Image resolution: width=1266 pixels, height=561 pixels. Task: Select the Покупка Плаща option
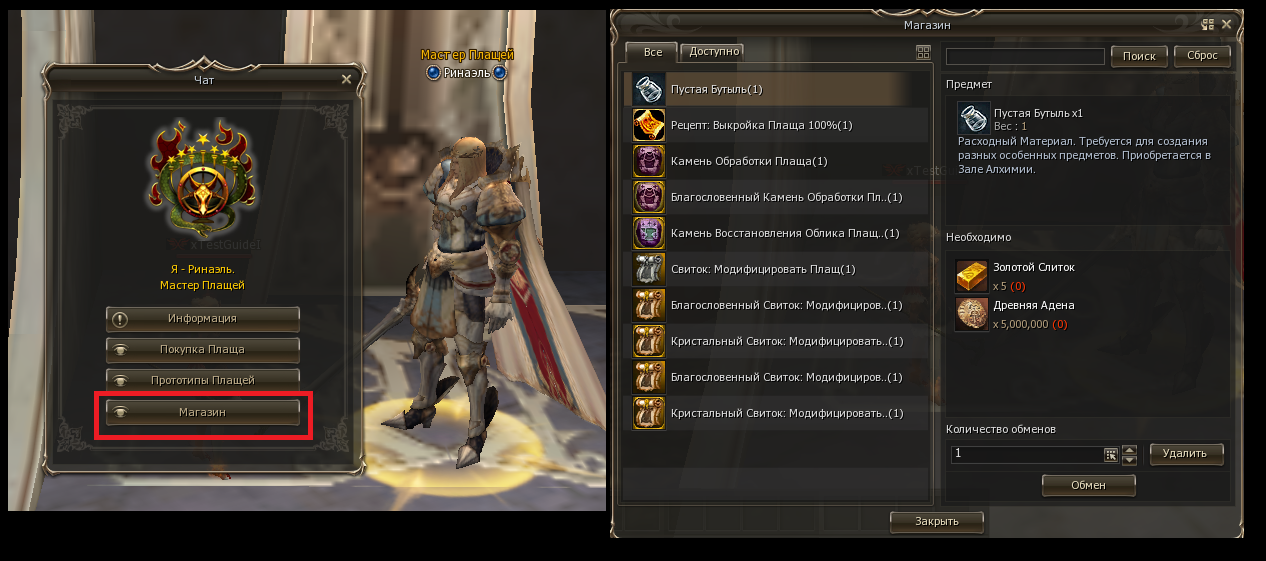(203, 350)
